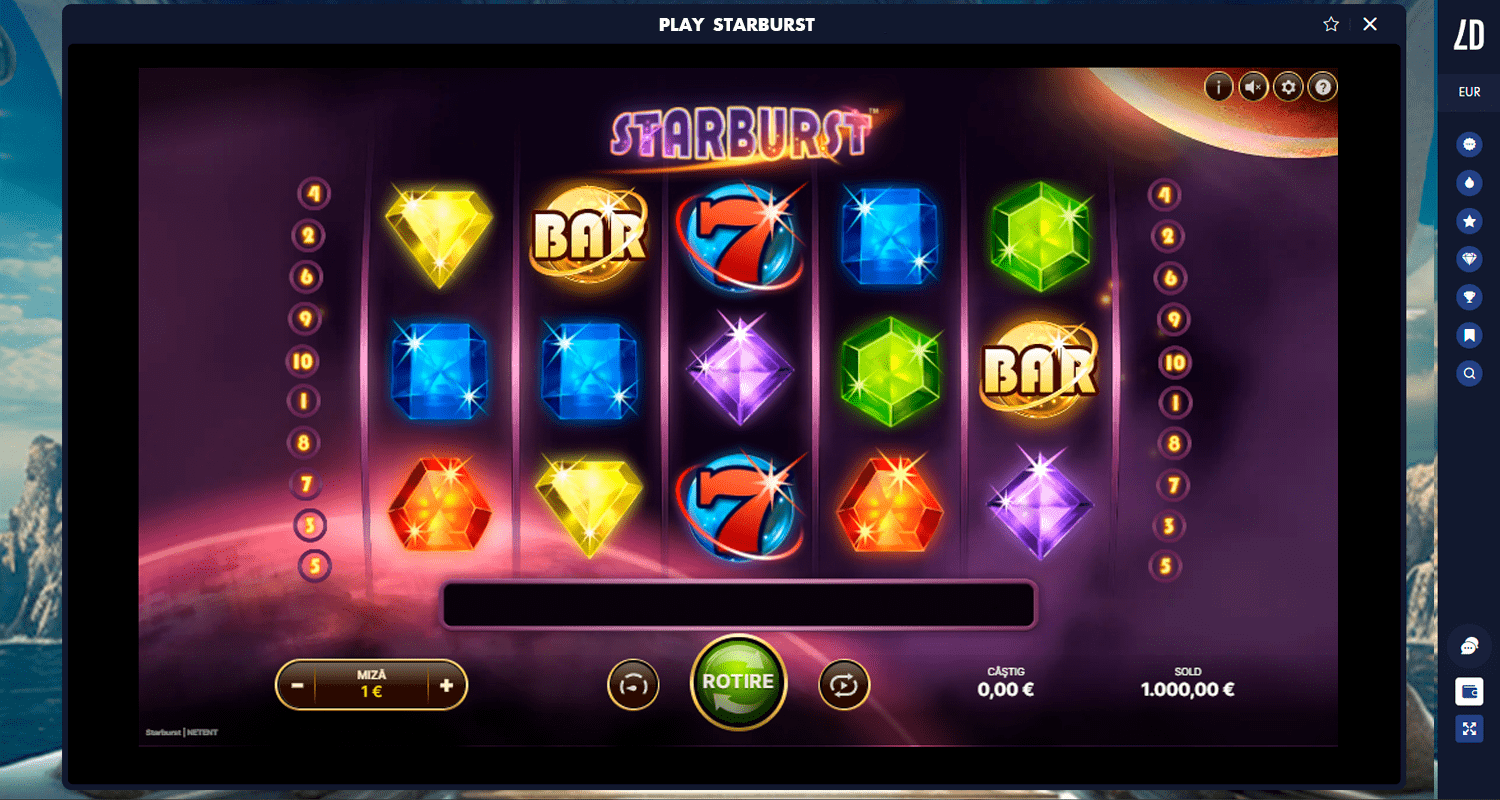The width and height of the screenshot is (1500, 800).
Task: Open the wallet from the sidebar
Action: tap(1469, 691)
